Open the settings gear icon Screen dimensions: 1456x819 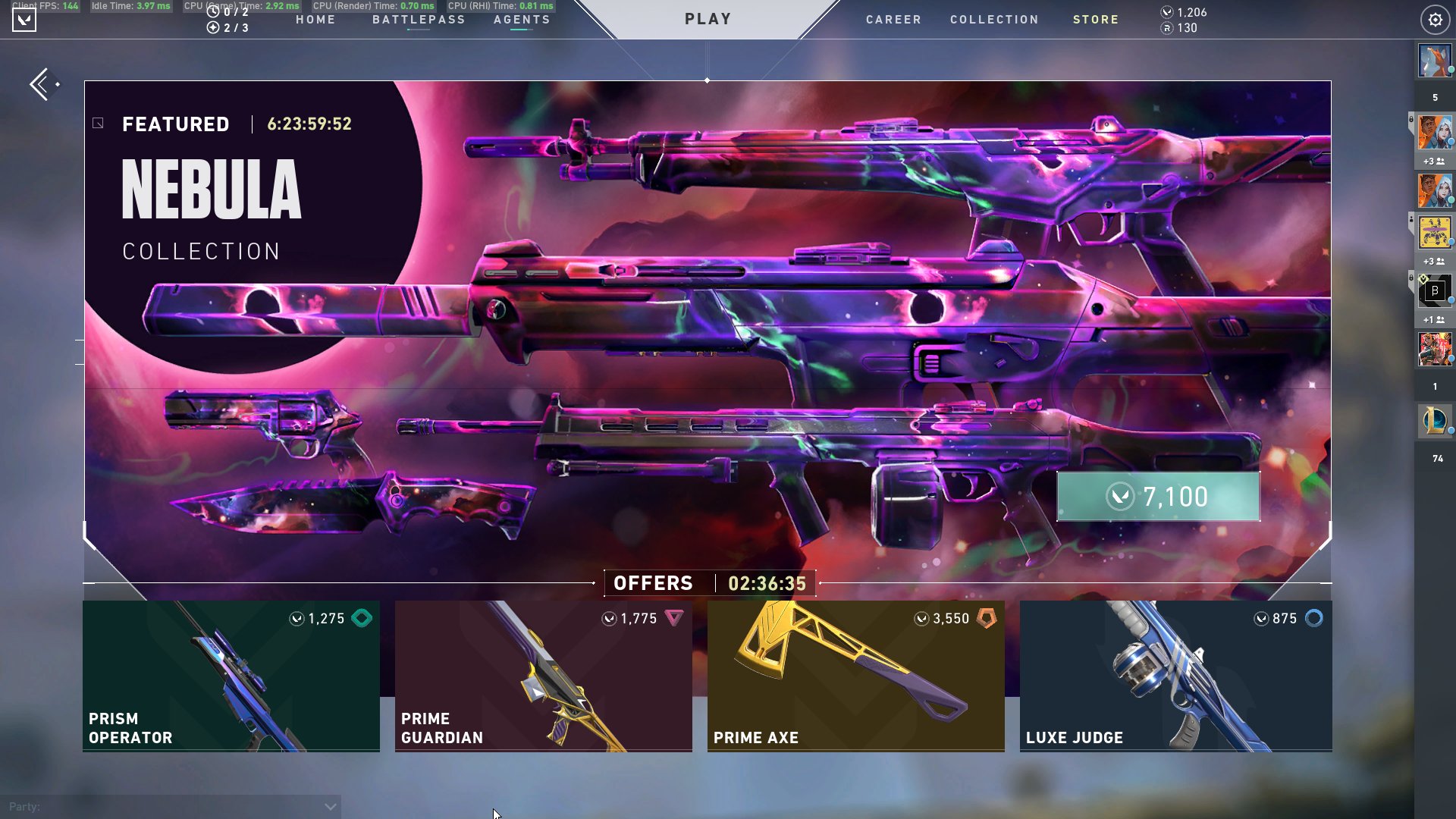(1435, 20)
